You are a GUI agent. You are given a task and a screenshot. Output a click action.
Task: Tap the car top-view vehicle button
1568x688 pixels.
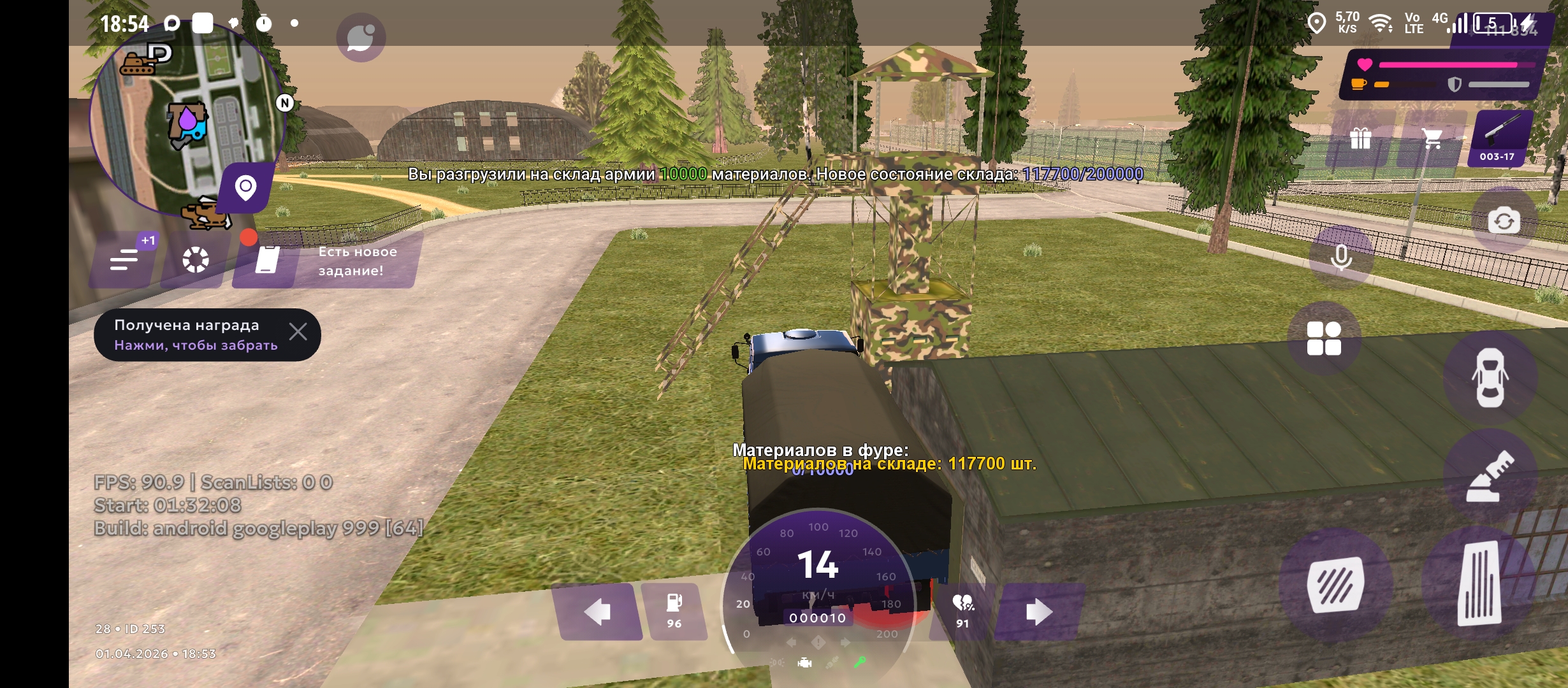[x=1490, y=378]
